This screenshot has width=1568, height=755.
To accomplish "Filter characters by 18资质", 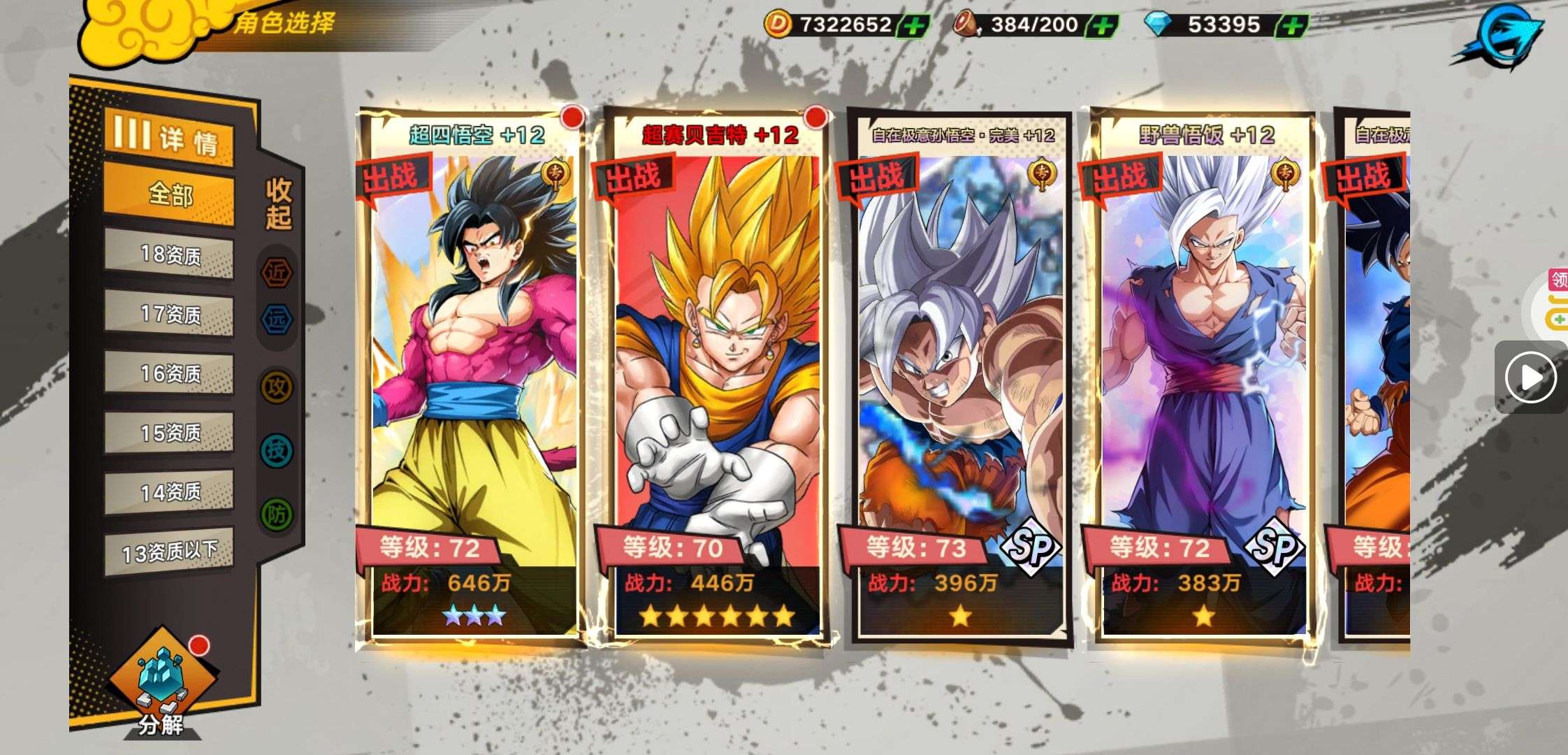I will pos(169,254).
